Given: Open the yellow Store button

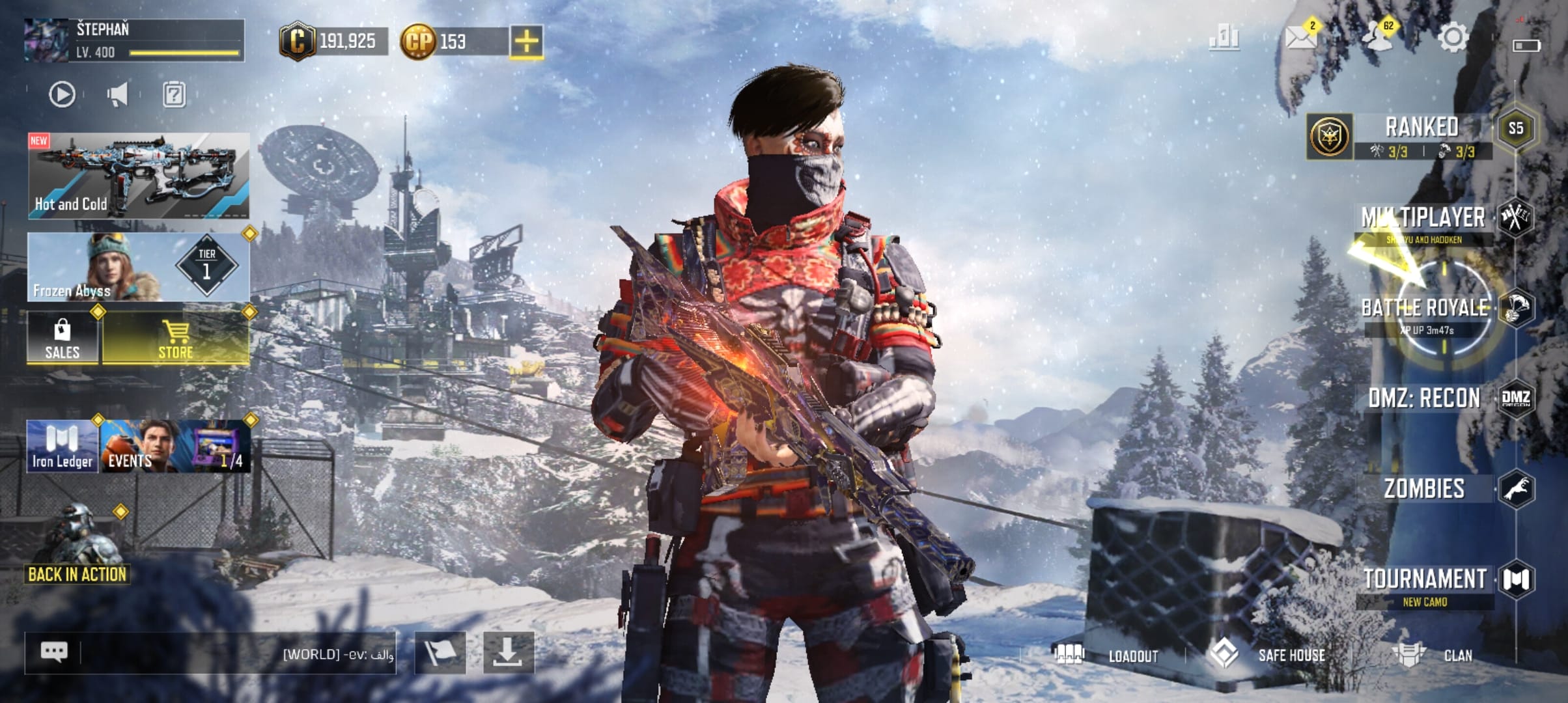Looking at the screenshot, I should 176,338.
